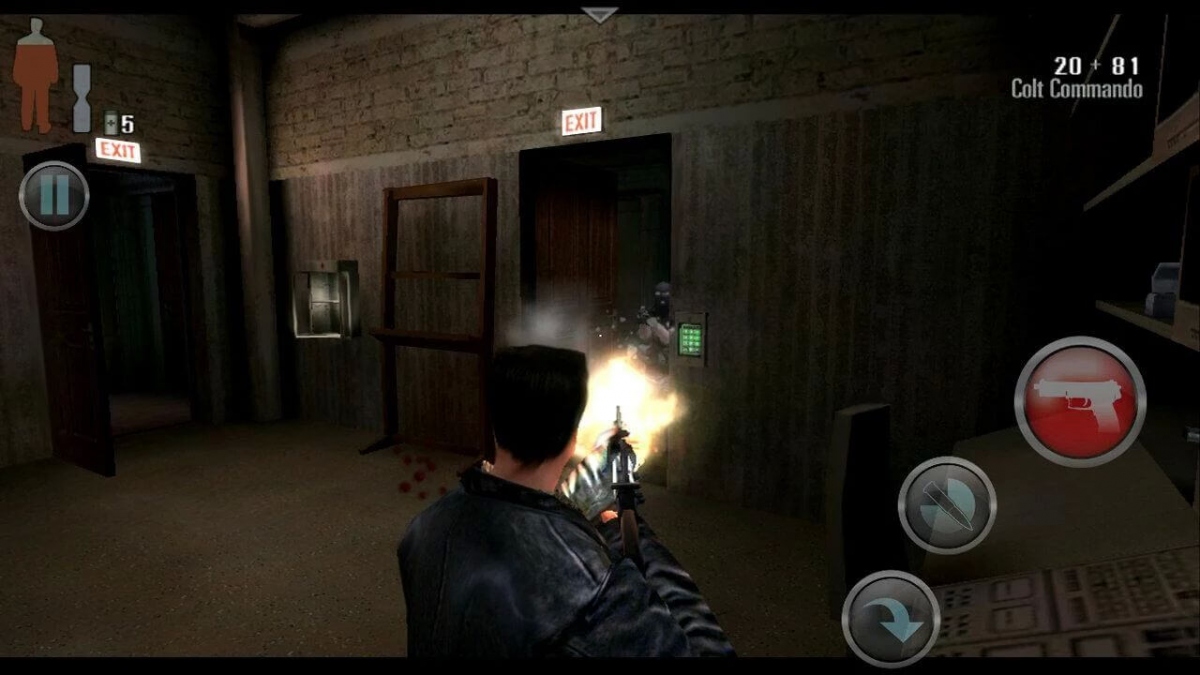Fire the weapon using the red pistol button
This screenshot has height=675, width=1200.
(x=1080, y=402)
